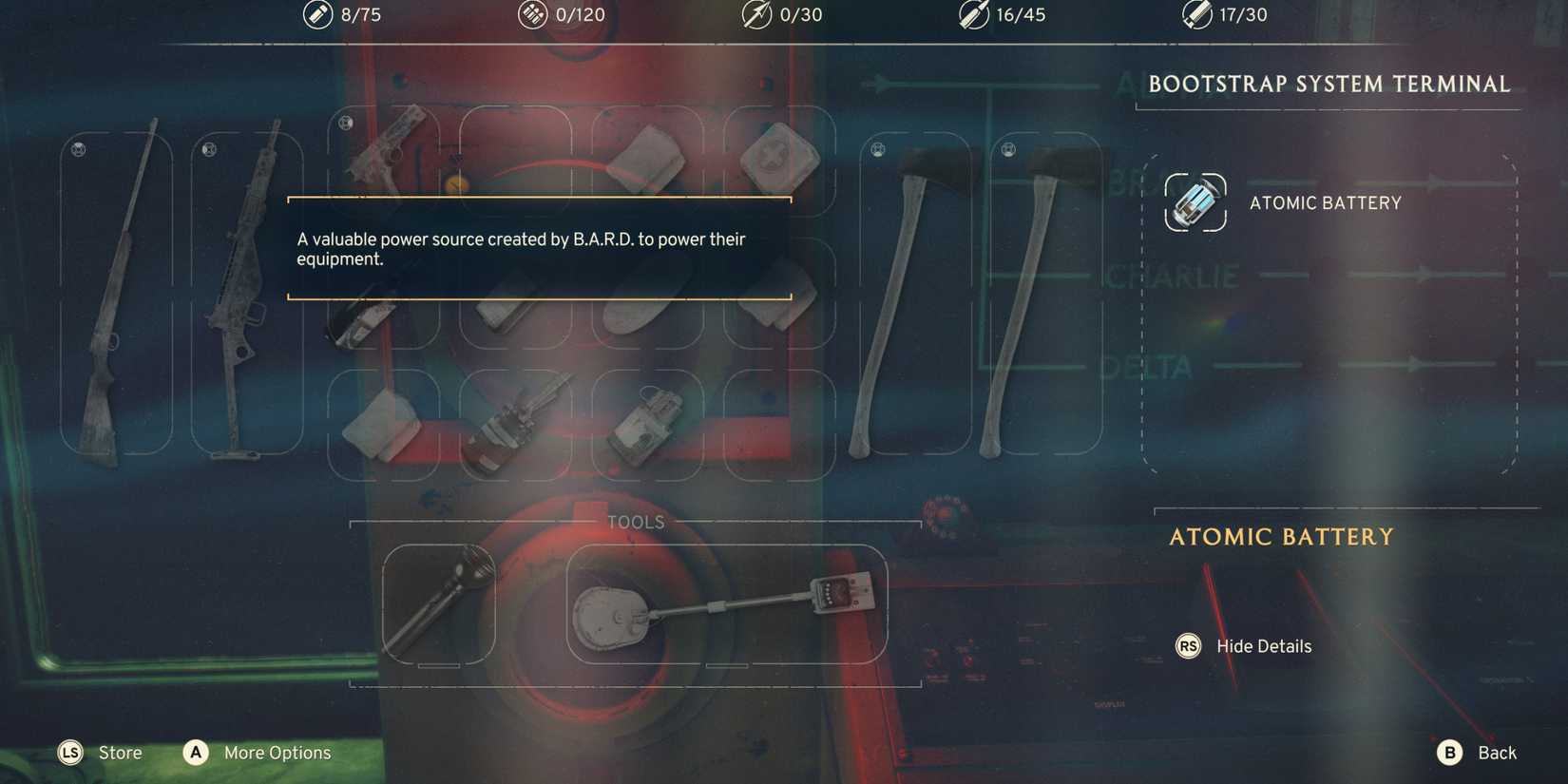Click the shotgun shell counter showing 17/30
Viewport: 1568px width, 784px height.
click(x=1226, y=14)
